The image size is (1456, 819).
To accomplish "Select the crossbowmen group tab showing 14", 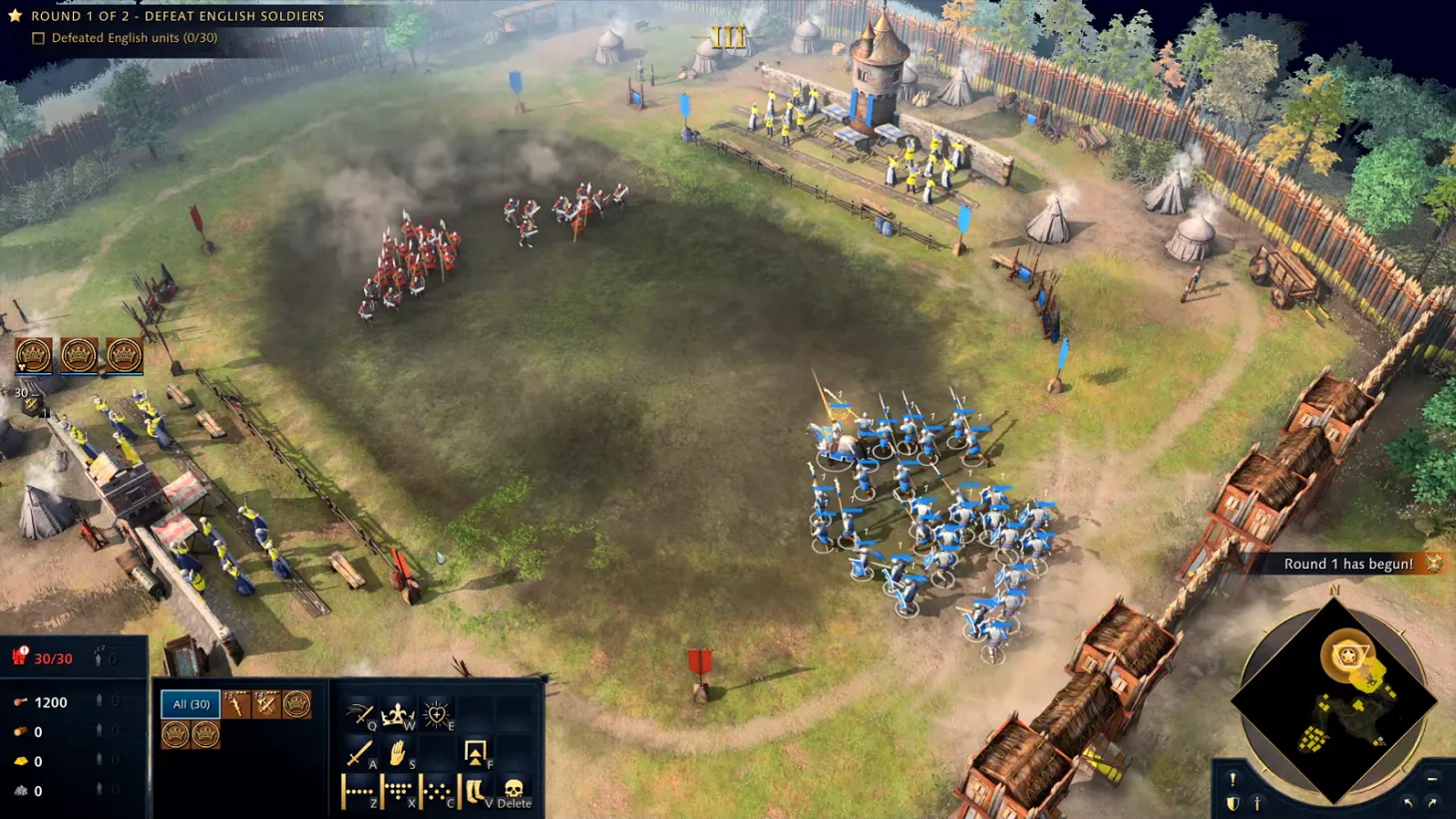I will point(266,705).
